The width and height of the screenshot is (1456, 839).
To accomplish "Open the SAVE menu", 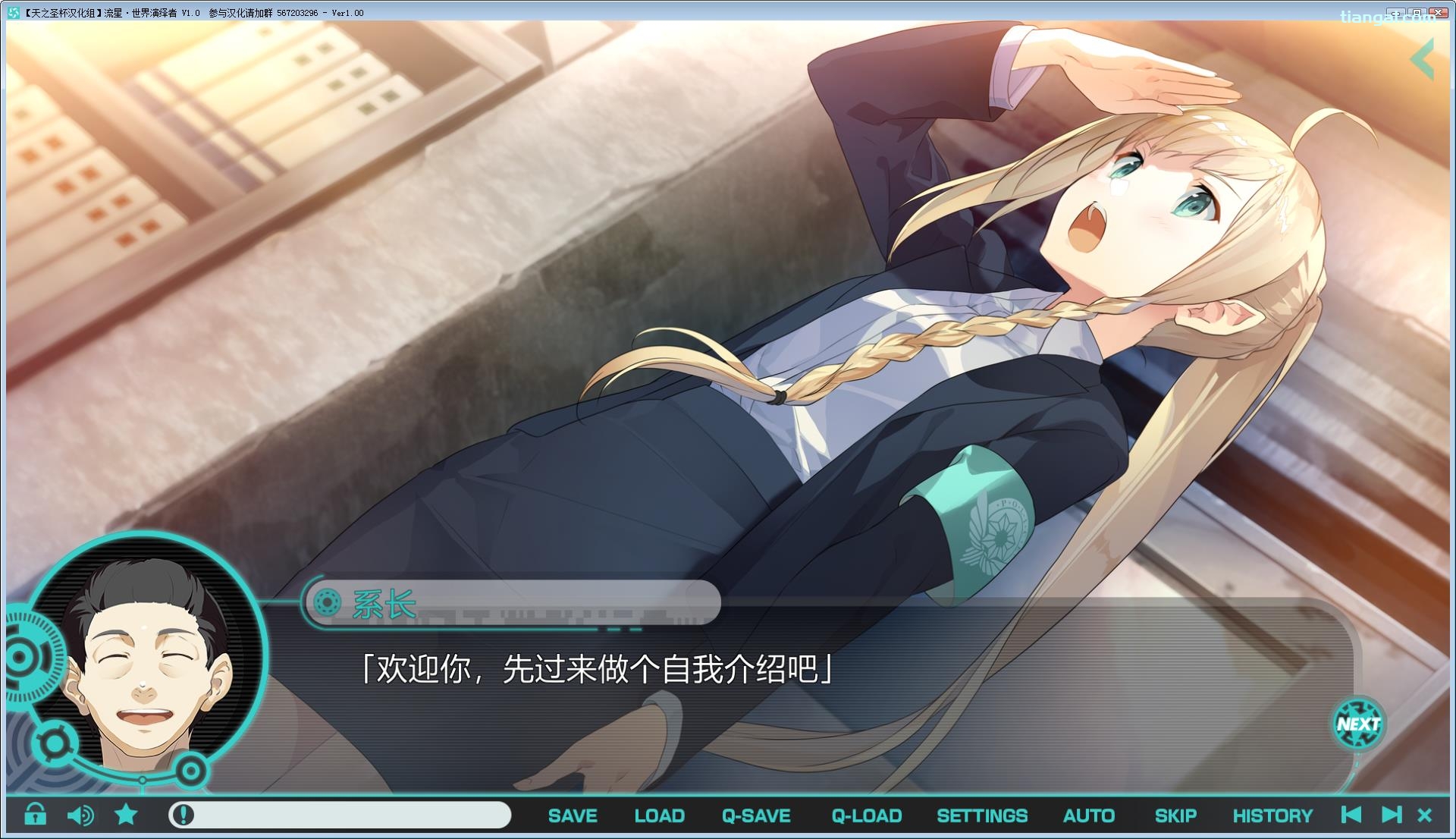I will (573, 815).
